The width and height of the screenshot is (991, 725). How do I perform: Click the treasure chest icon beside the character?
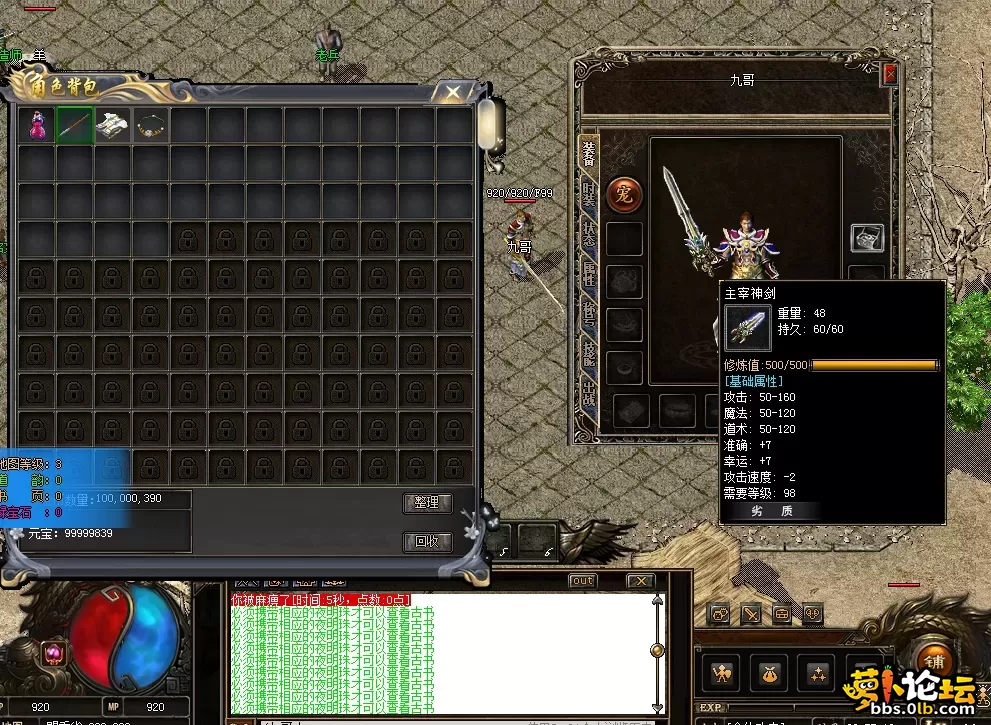pyautogui.click(x=867, y=237)
